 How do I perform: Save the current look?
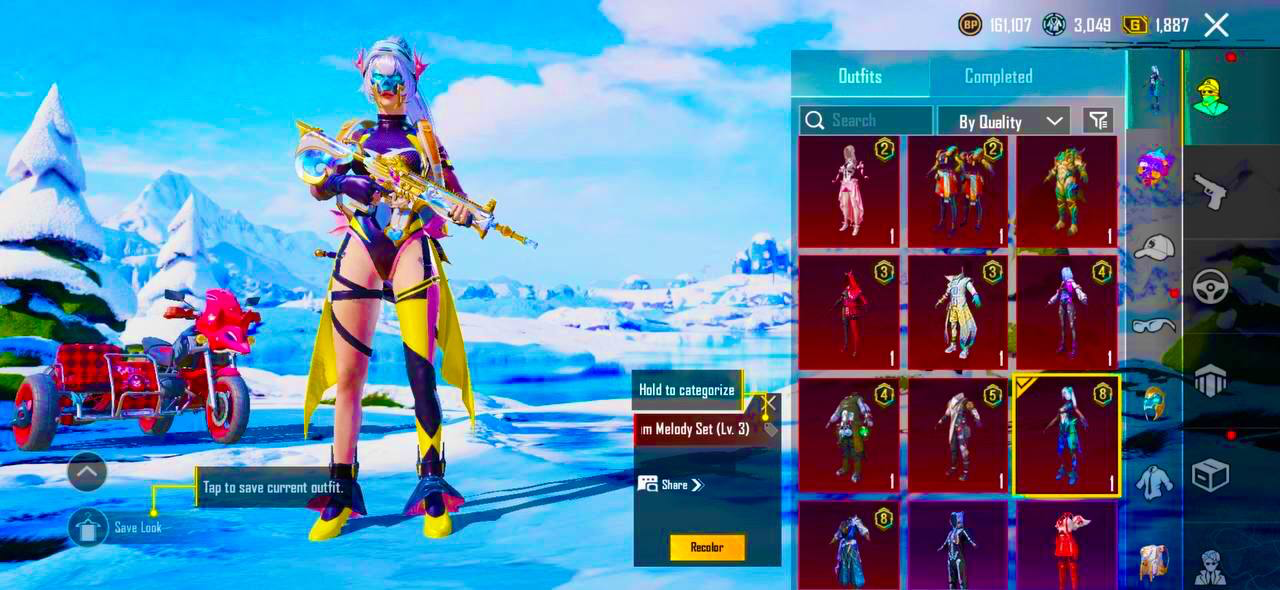pyautogui.click(x=89, y=527)
